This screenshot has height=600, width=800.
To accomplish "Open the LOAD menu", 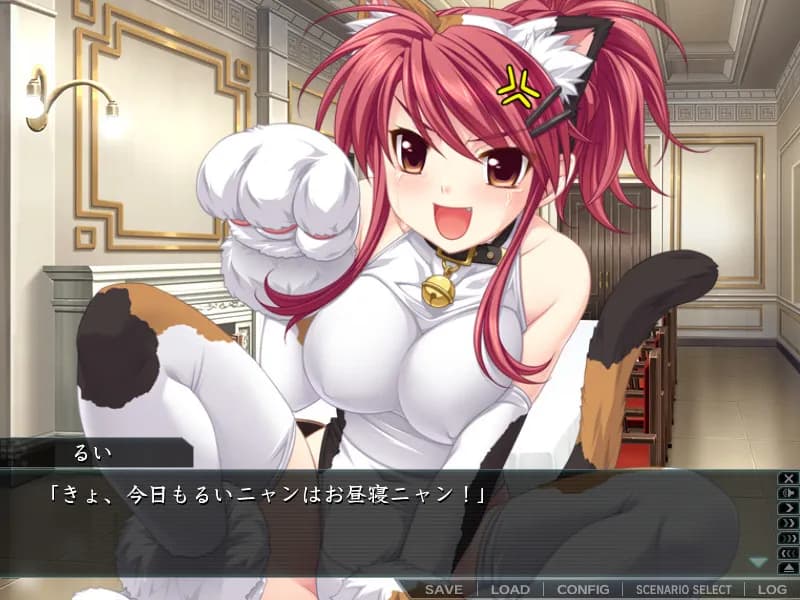I will pyautogui.click(x=510, y=589).
